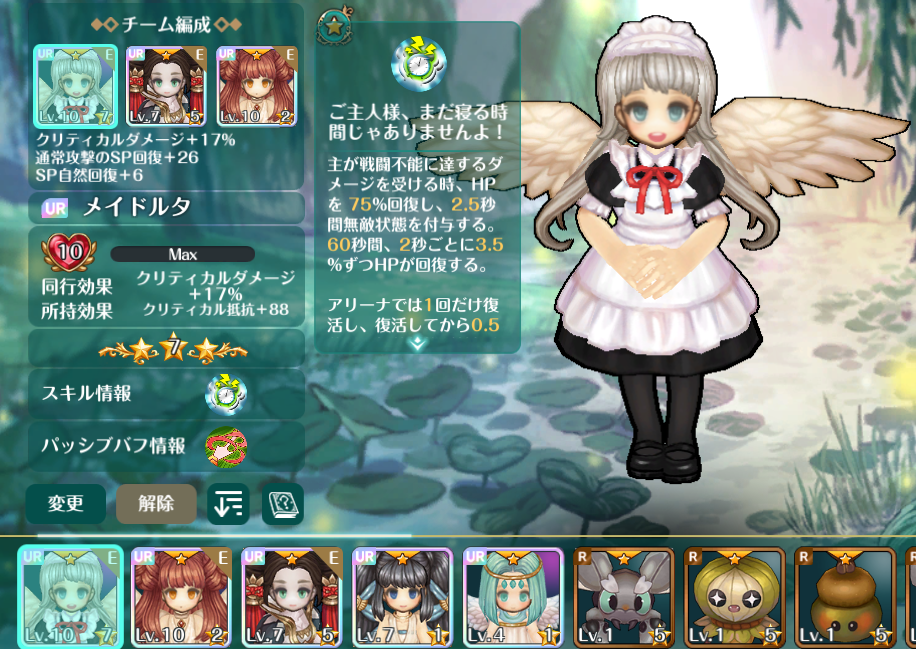Show the passive buff info icon
Image resolution: width=916 pixels, height=649 pixels.
(x=226, y=446)
